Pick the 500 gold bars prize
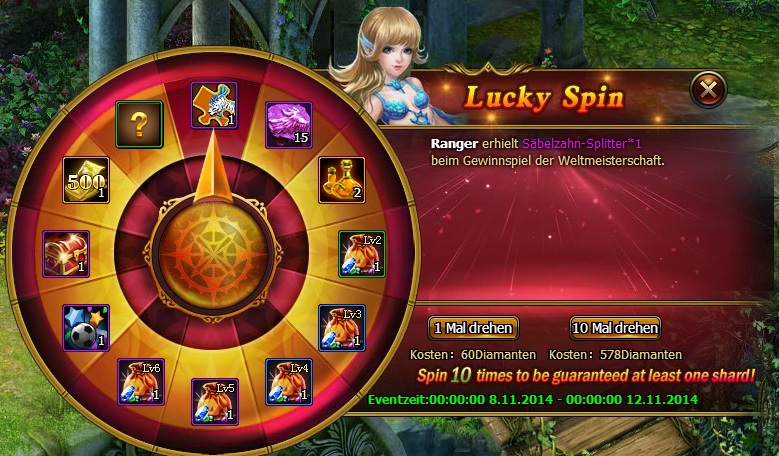 [86, 180]
